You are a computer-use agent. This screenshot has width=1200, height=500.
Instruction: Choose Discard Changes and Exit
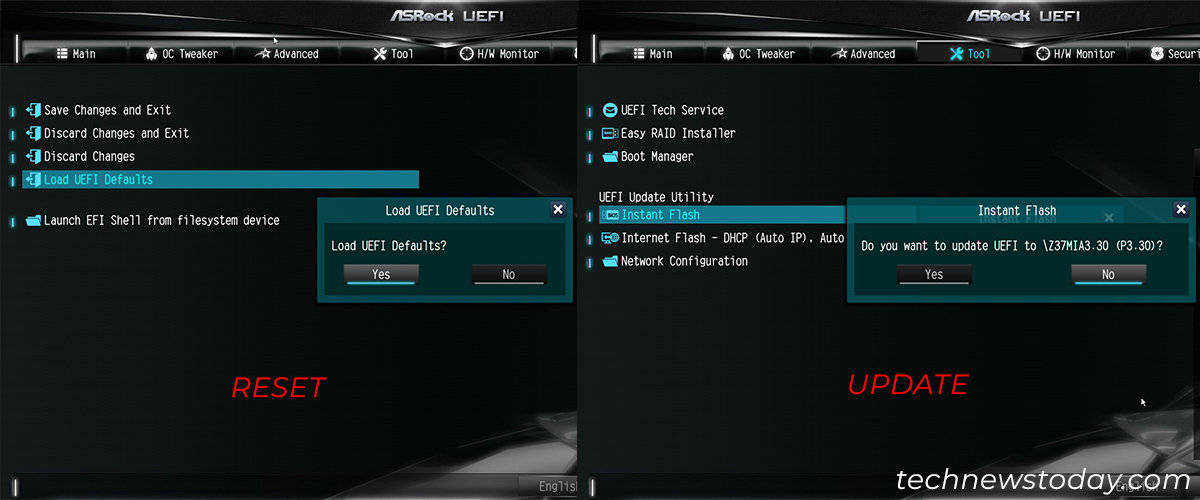[116, 133]
